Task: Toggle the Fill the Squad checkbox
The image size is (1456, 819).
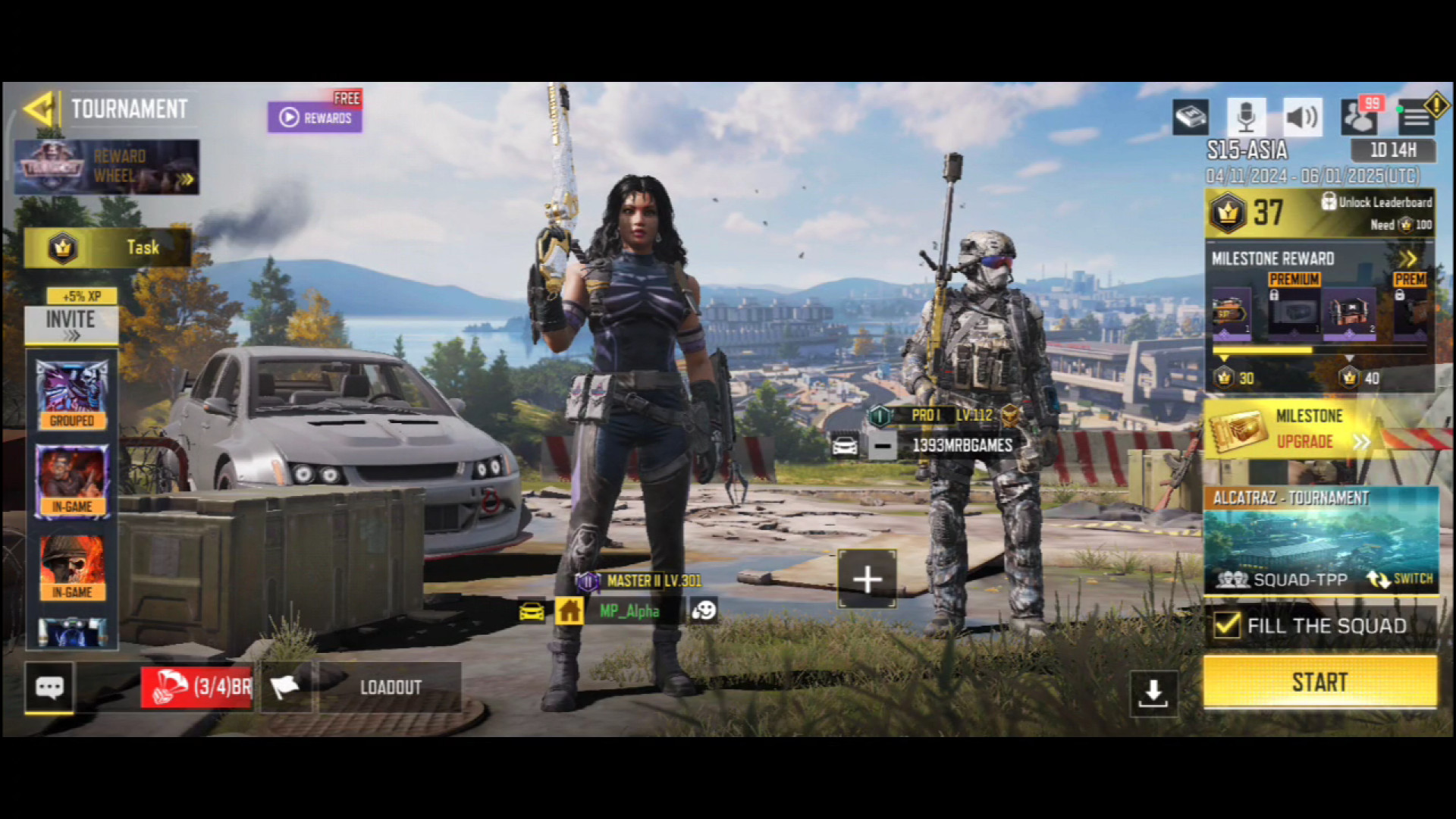Action: tap(1227, 626)
